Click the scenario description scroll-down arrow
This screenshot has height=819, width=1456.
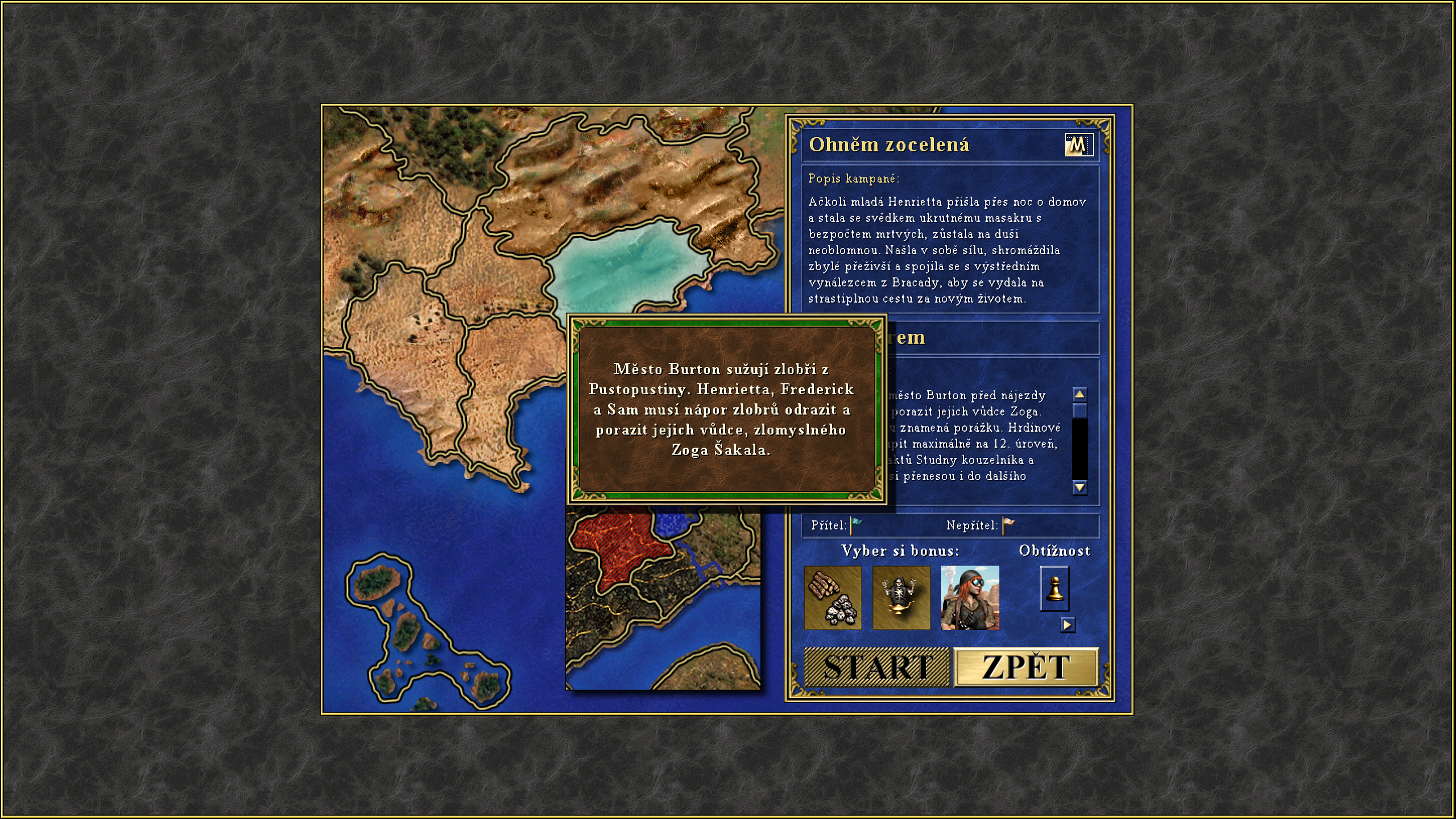tap(1079, 487)
